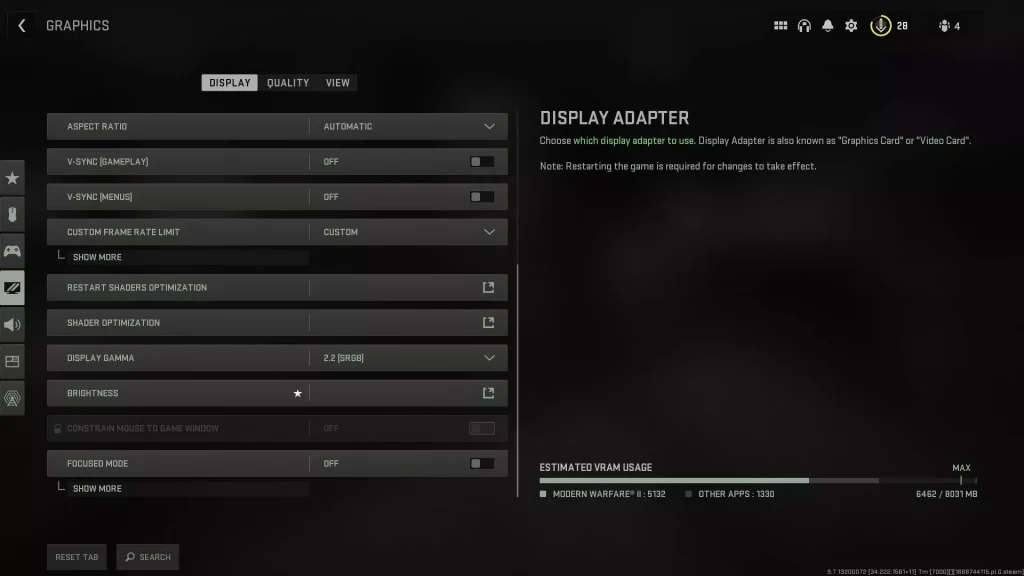Select the controller settings sidebar icon
Image resolution: width=1024 pixels, height=576 pixels.
coord(12,251)
